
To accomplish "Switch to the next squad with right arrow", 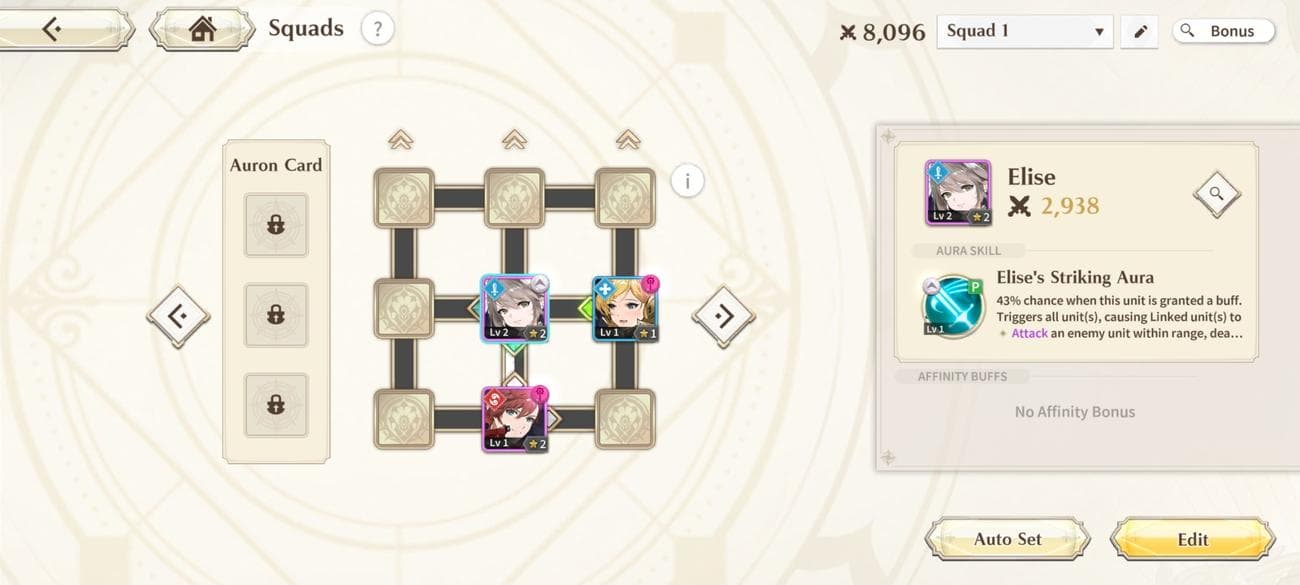I will 723,317.
